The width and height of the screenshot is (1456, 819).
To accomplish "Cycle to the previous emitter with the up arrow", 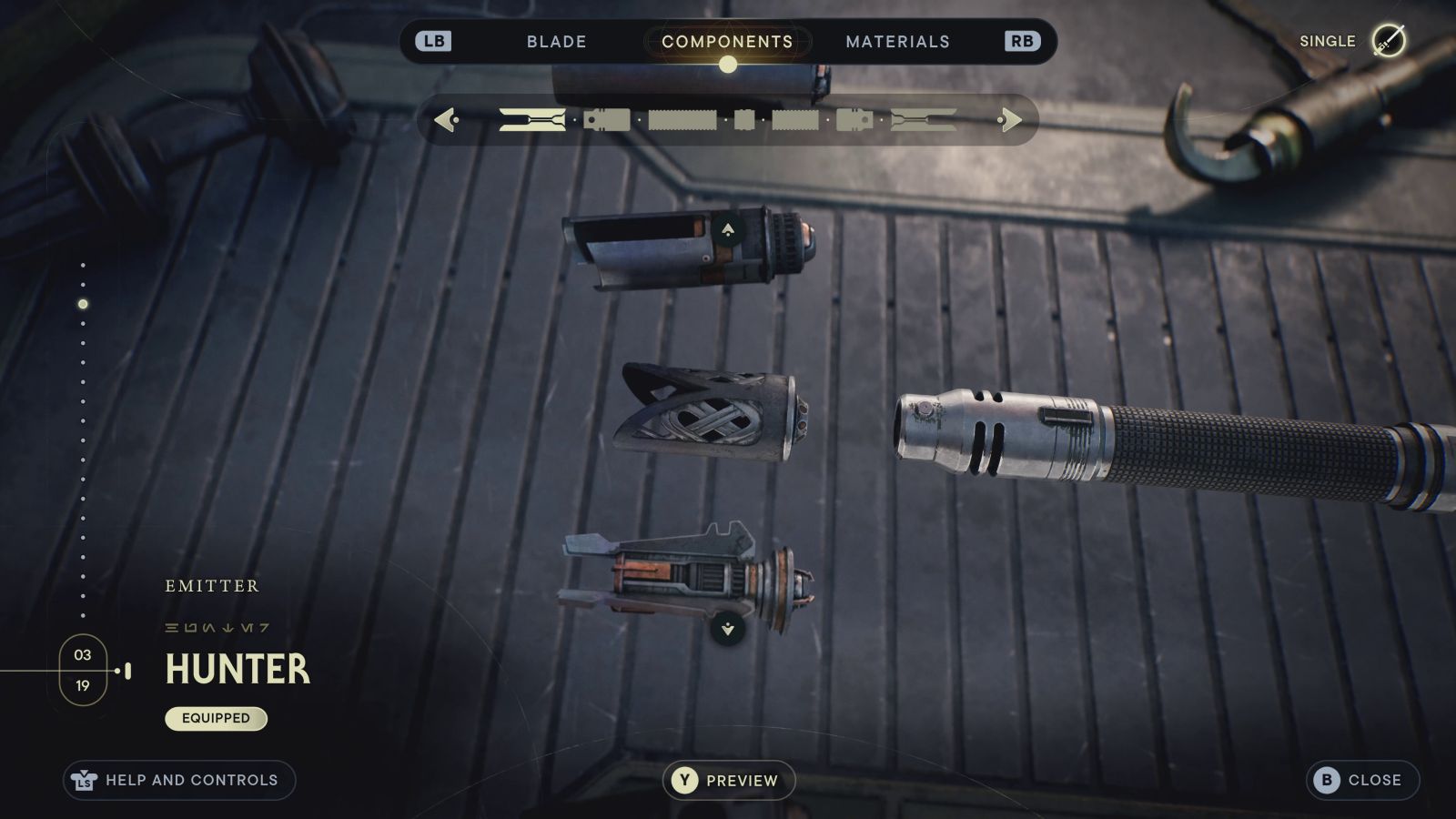I will click(728, 230).
